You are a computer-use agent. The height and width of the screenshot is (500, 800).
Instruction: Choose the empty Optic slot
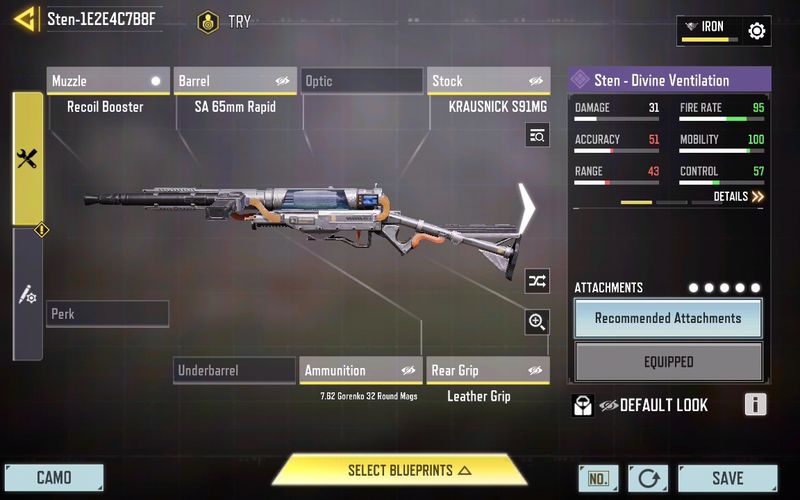[x=362, y=81]
